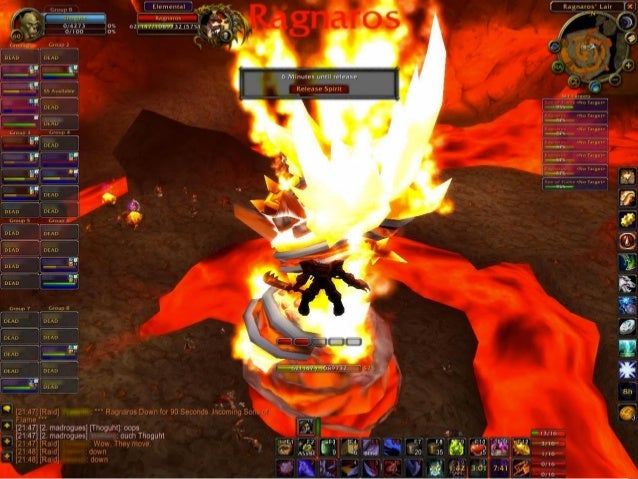Click the Bh button on the side bar
Screen dimensions: 638x479
tap(627, 391)
